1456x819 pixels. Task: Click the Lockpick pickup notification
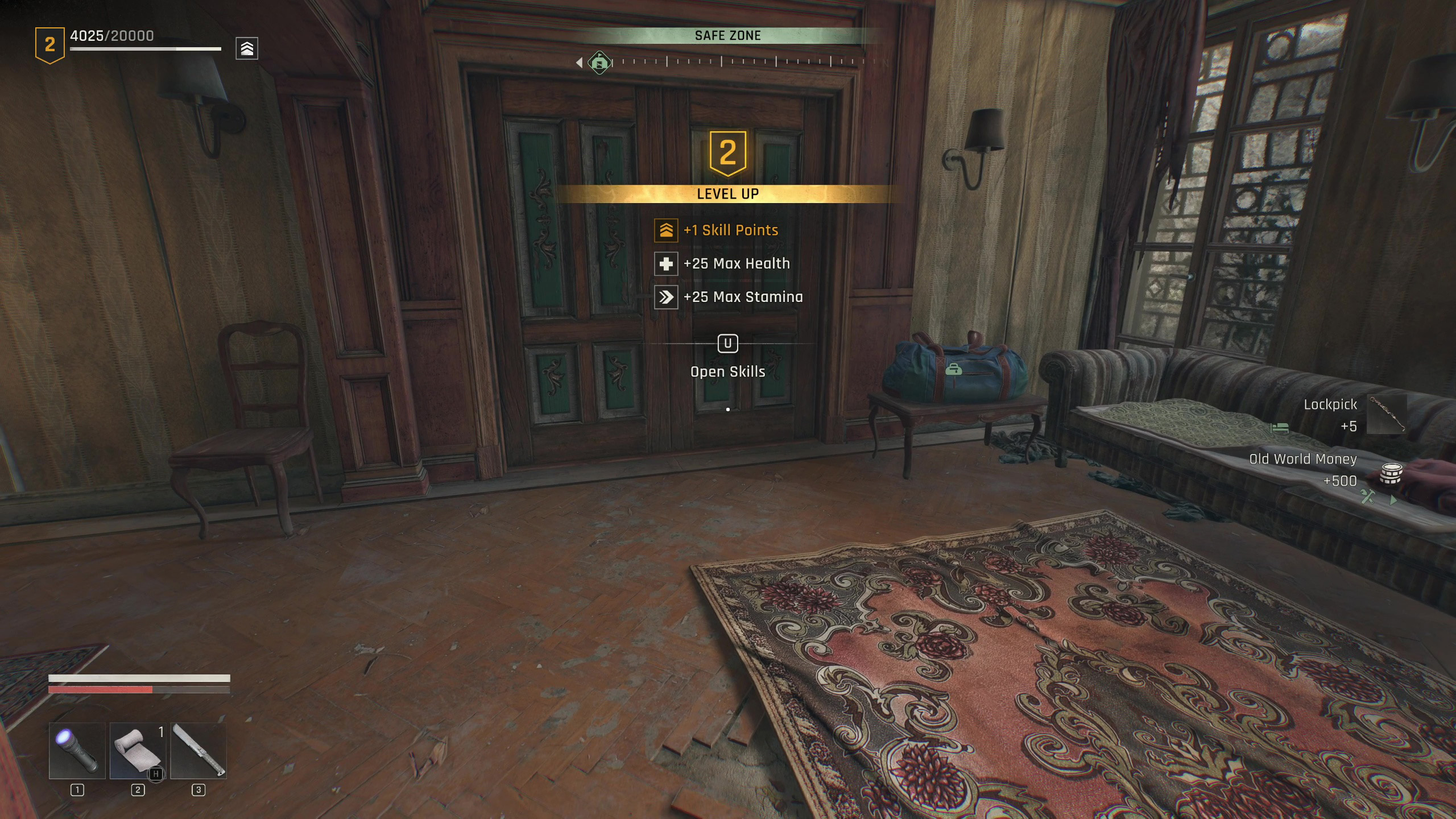pos(1354,415)
